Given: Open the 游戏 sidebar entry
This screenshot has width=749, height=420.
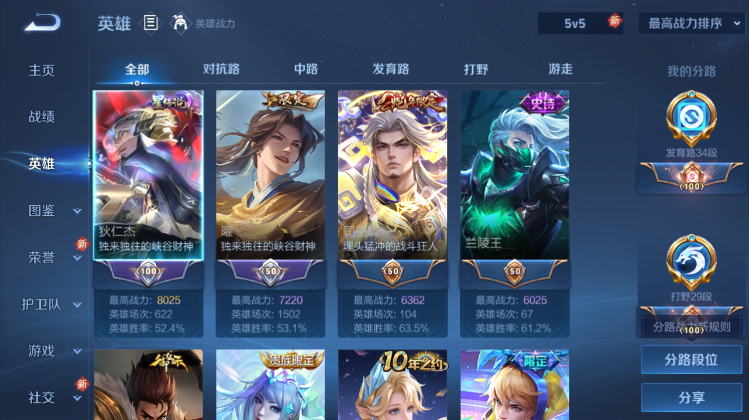Looking at the screenshot, I should (x=41, y=351).
